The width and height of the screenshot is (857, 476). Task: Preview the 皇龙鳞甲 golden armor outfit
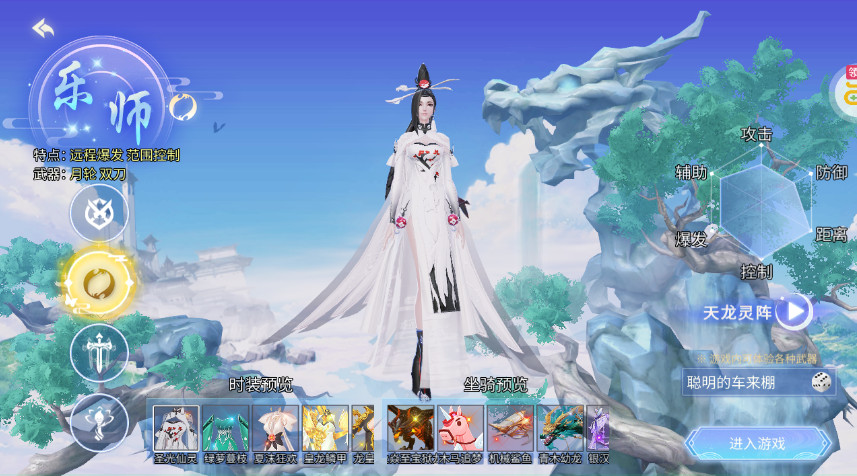pyautogui.click(x=325, y=428)
